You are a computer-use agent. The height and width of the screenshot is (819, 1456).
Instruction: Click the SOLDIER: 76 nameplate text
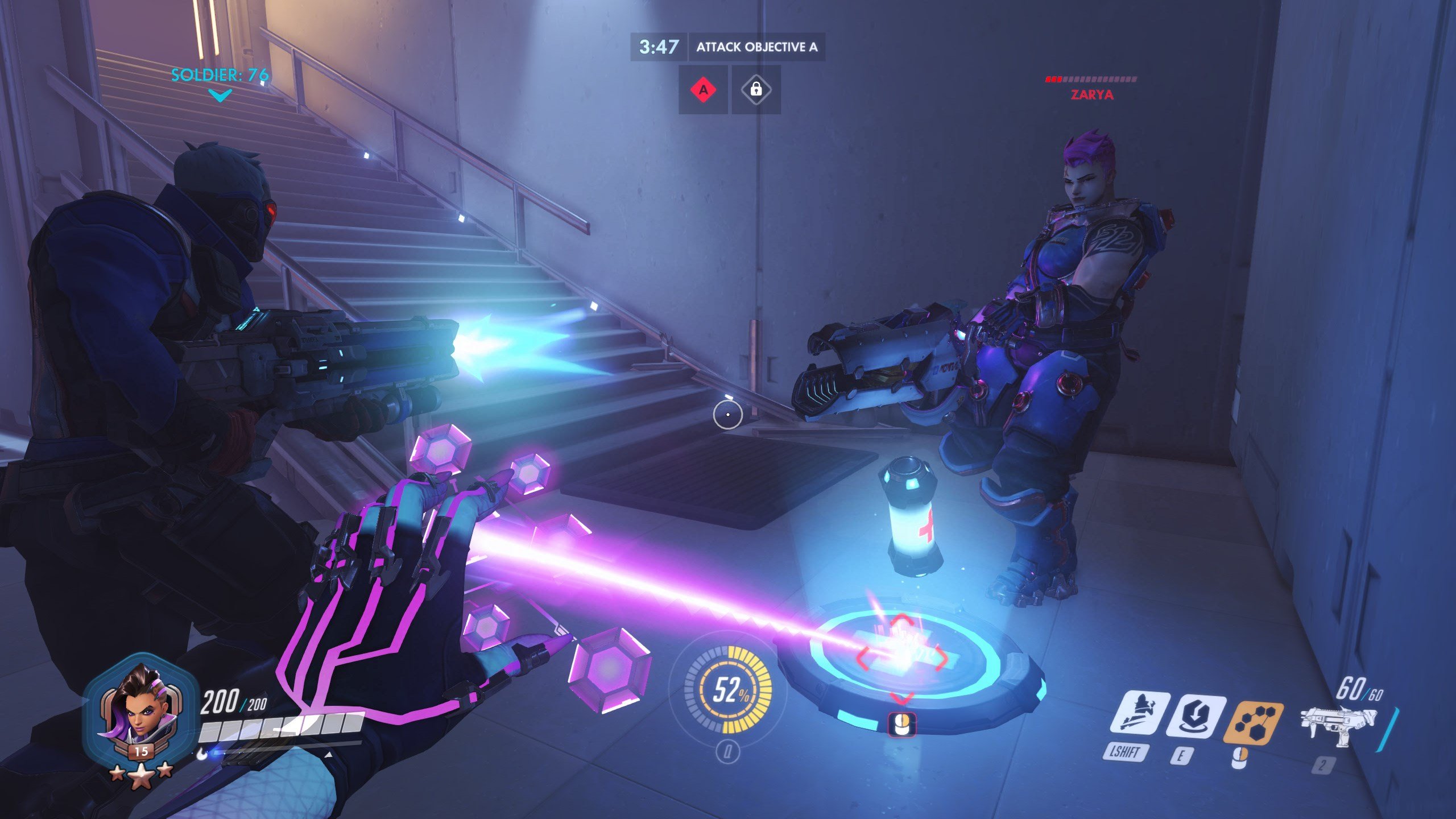(x=219, y=74)
